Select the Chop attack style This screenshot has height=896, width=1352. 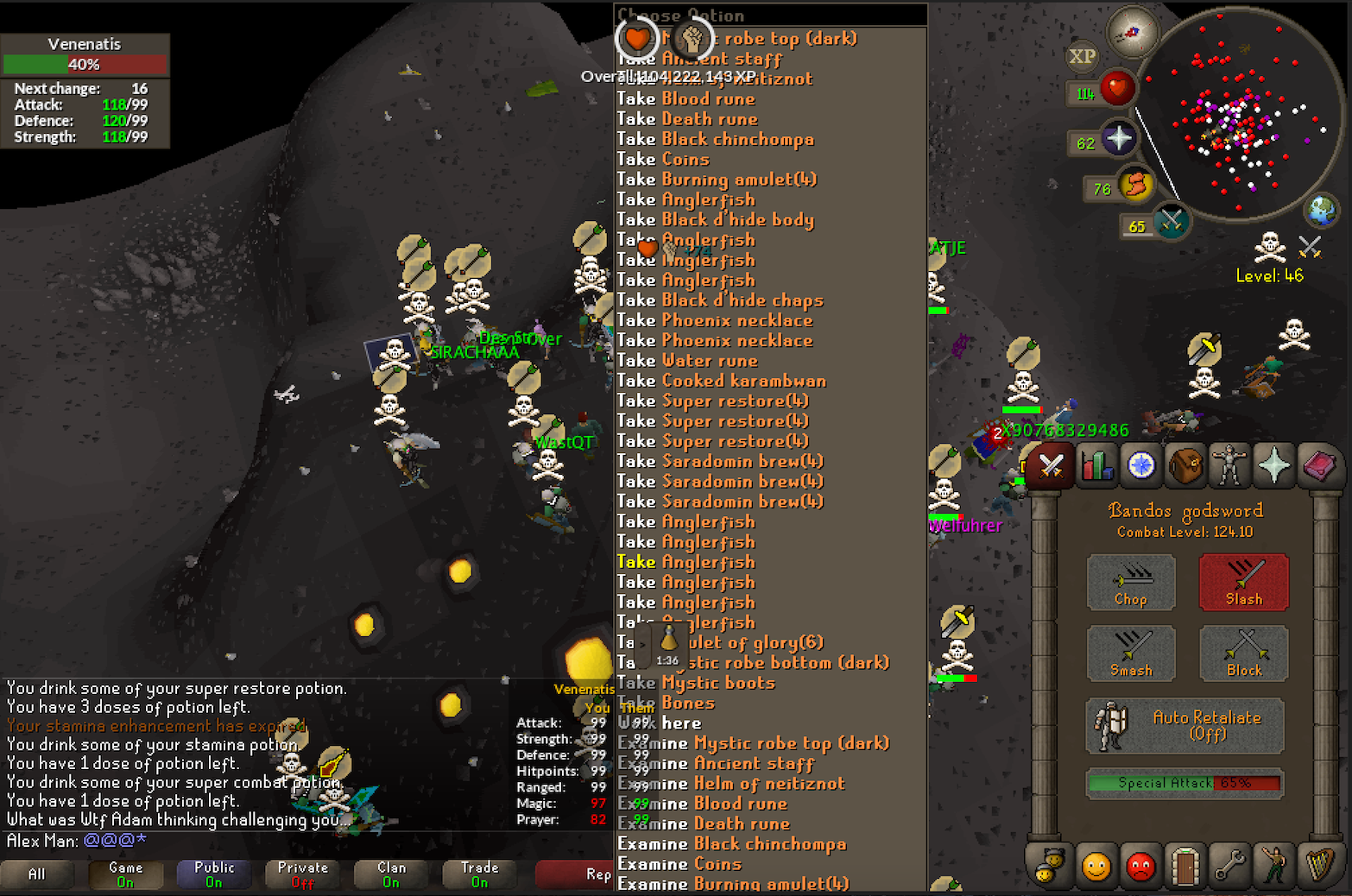point(1130,582)
